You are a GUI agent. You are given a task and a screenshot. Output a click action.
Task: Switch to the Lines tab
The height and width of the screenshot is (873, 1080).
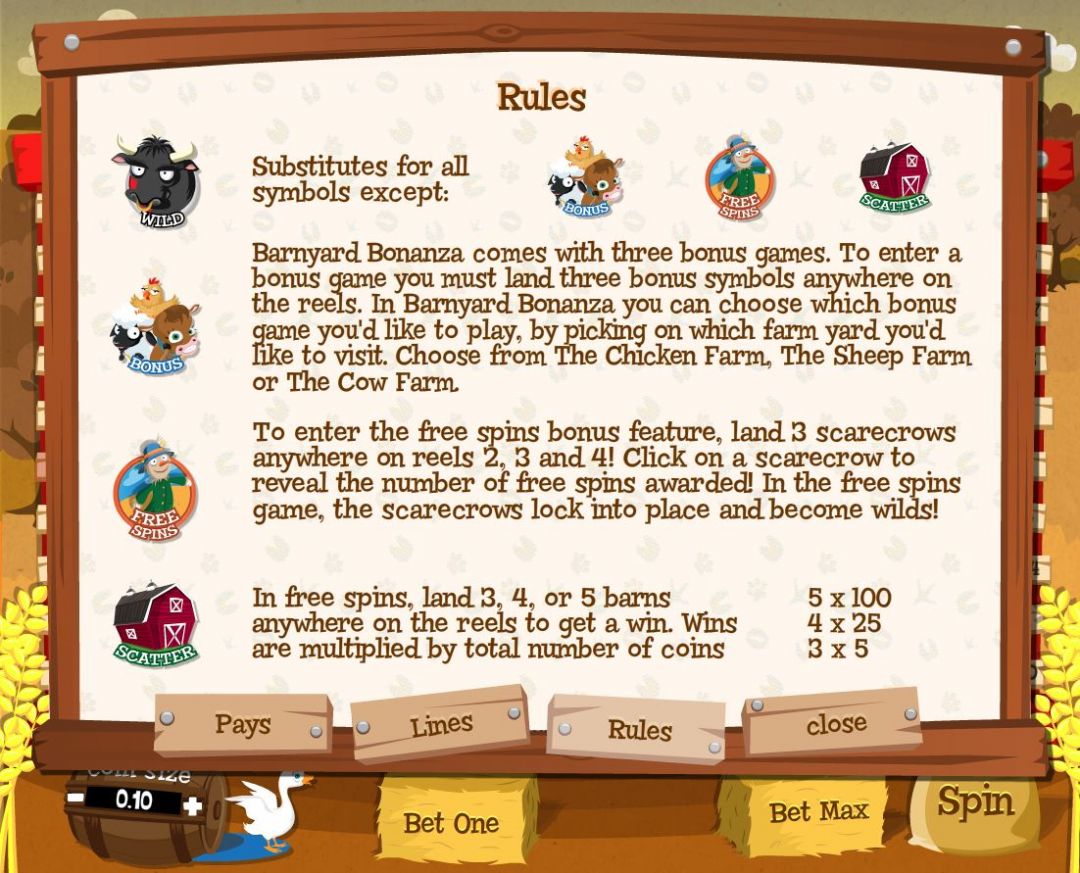coord(439,726)
